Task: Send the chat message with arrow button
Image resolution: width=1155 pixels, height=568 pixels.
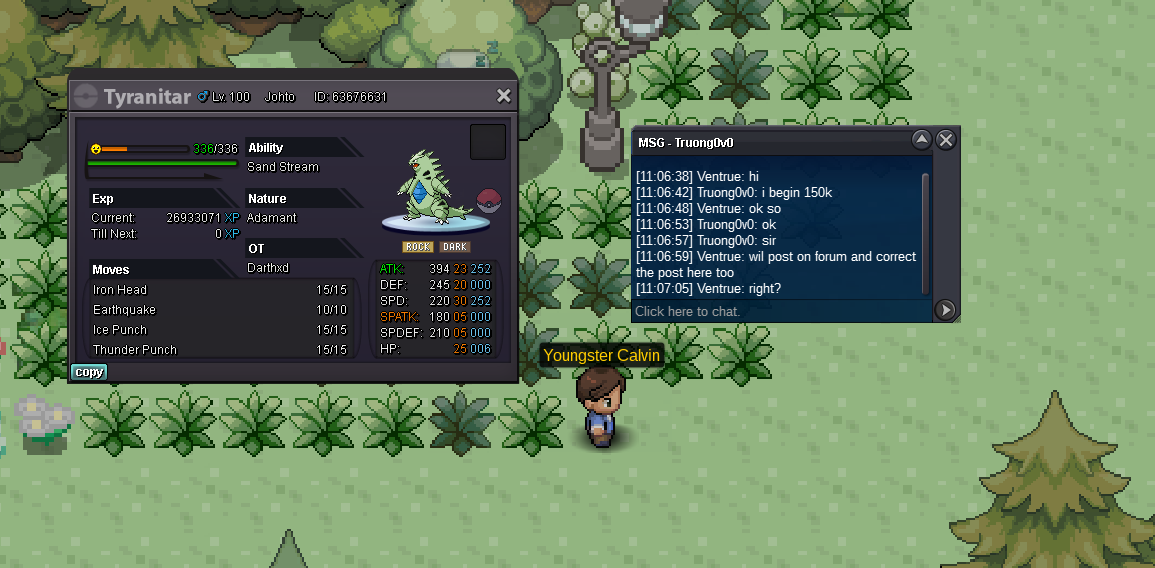Action: (x=945, y=310)
